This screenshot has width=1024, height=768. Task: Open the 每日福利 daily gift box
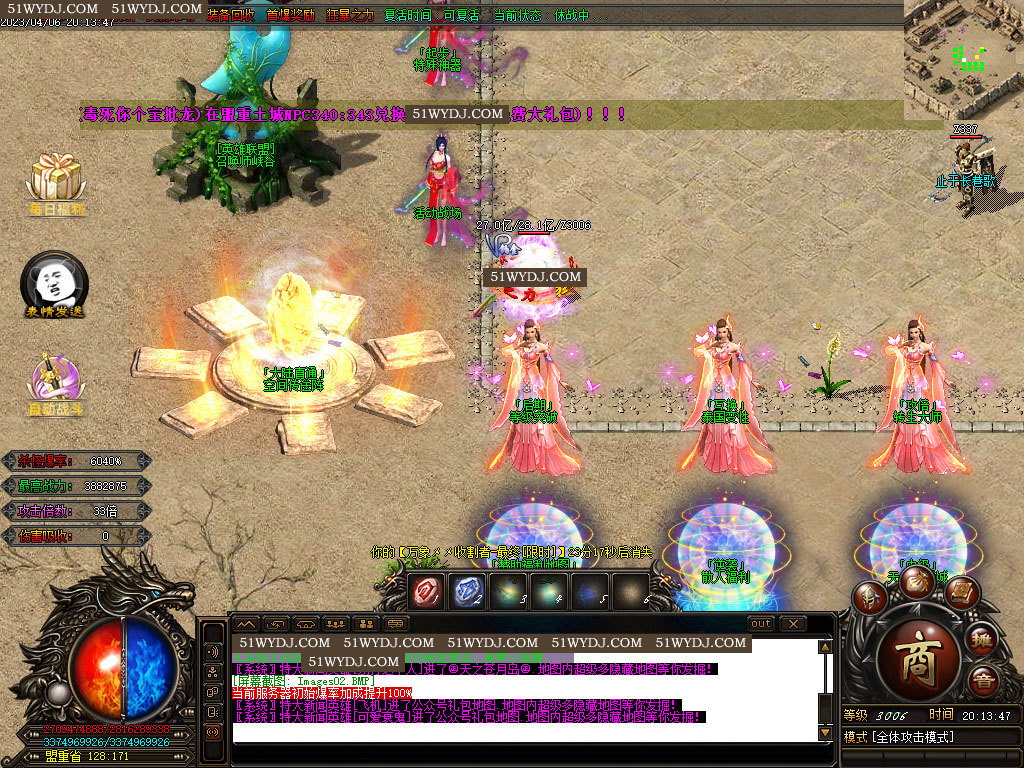tap(56, 180)
